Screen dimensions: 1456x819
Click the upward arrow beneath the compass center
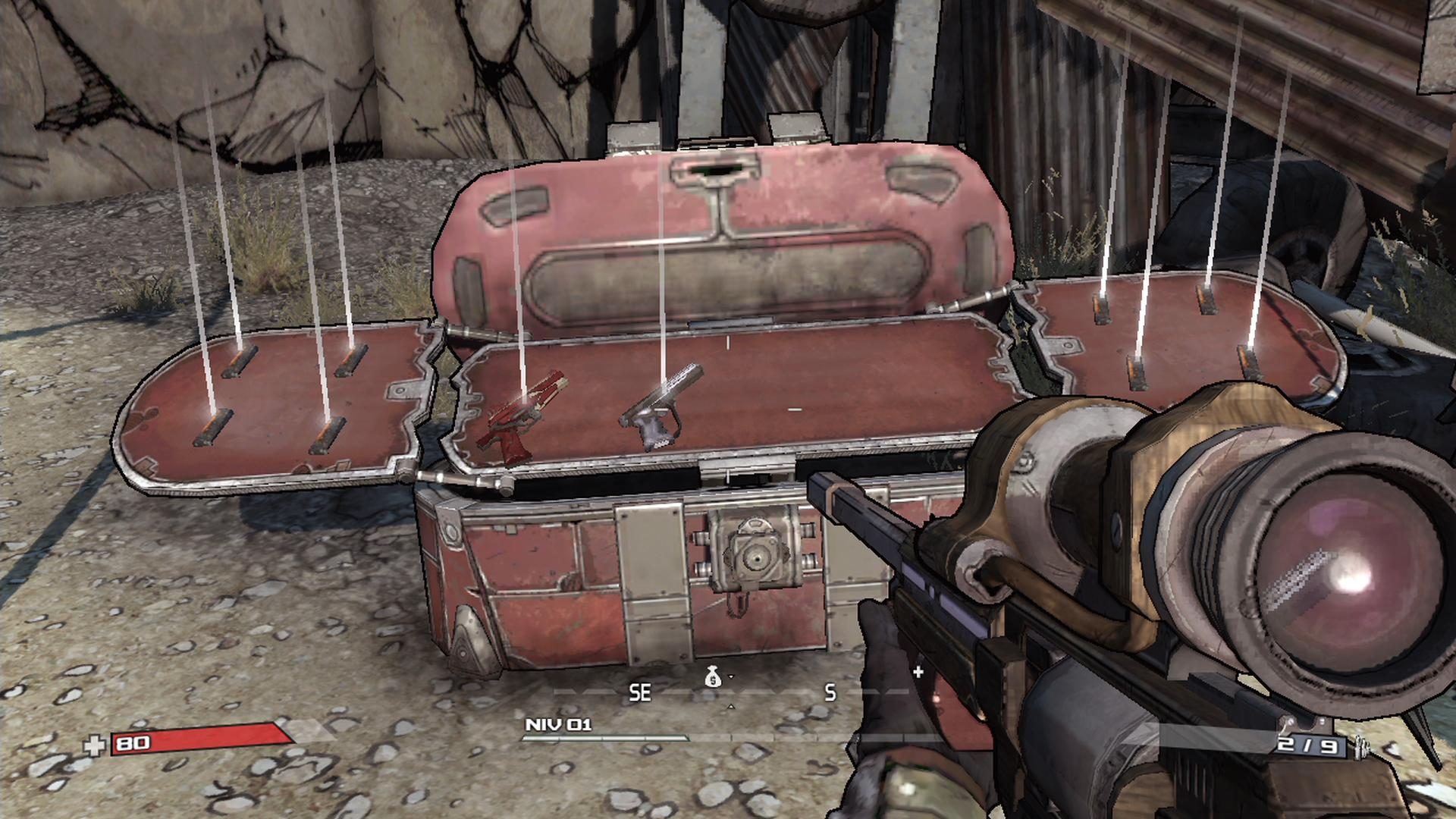(731, 706)
